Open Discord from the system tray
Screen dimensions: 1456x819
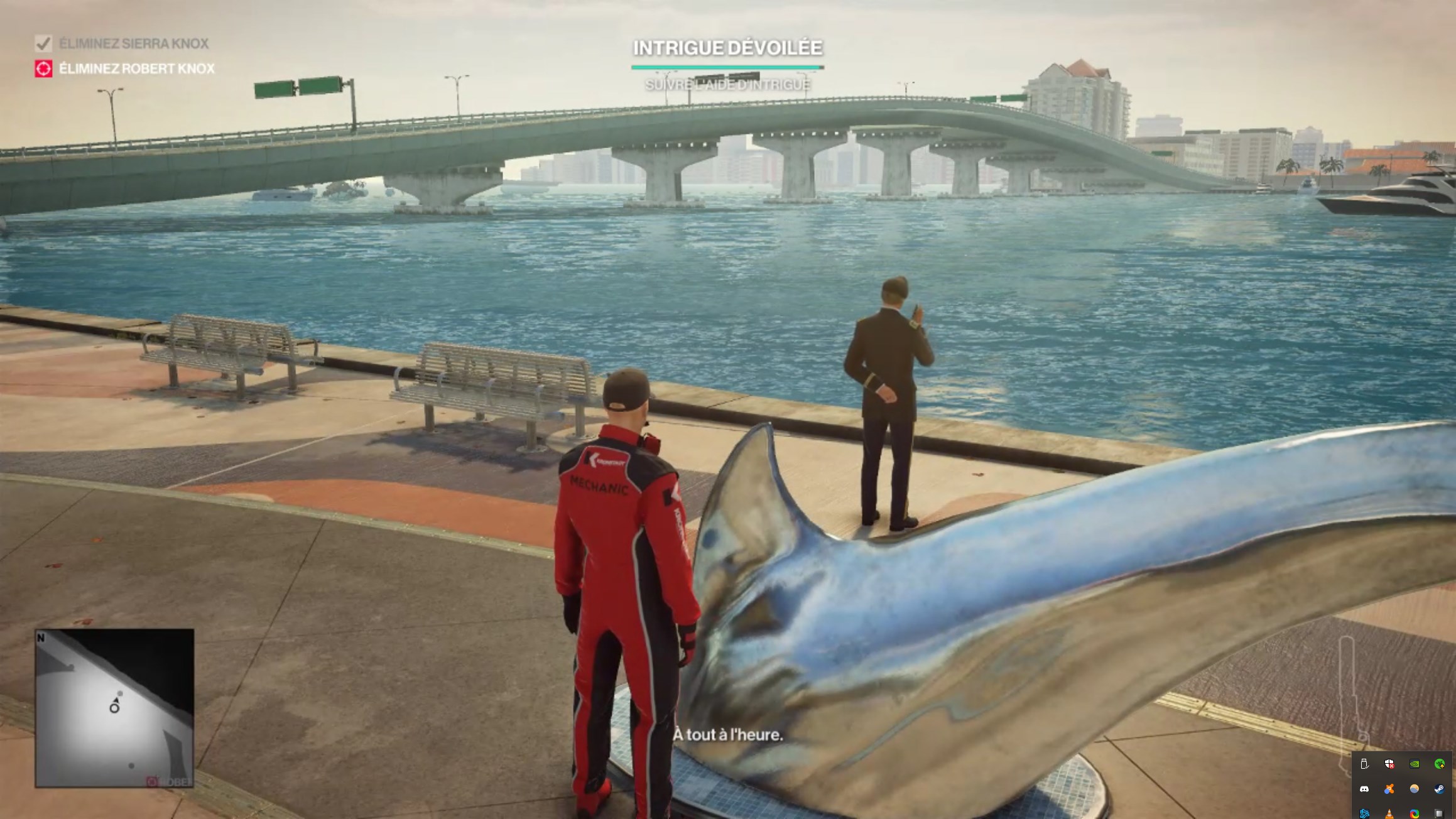pyautogui.click(x=1364, y=789)
